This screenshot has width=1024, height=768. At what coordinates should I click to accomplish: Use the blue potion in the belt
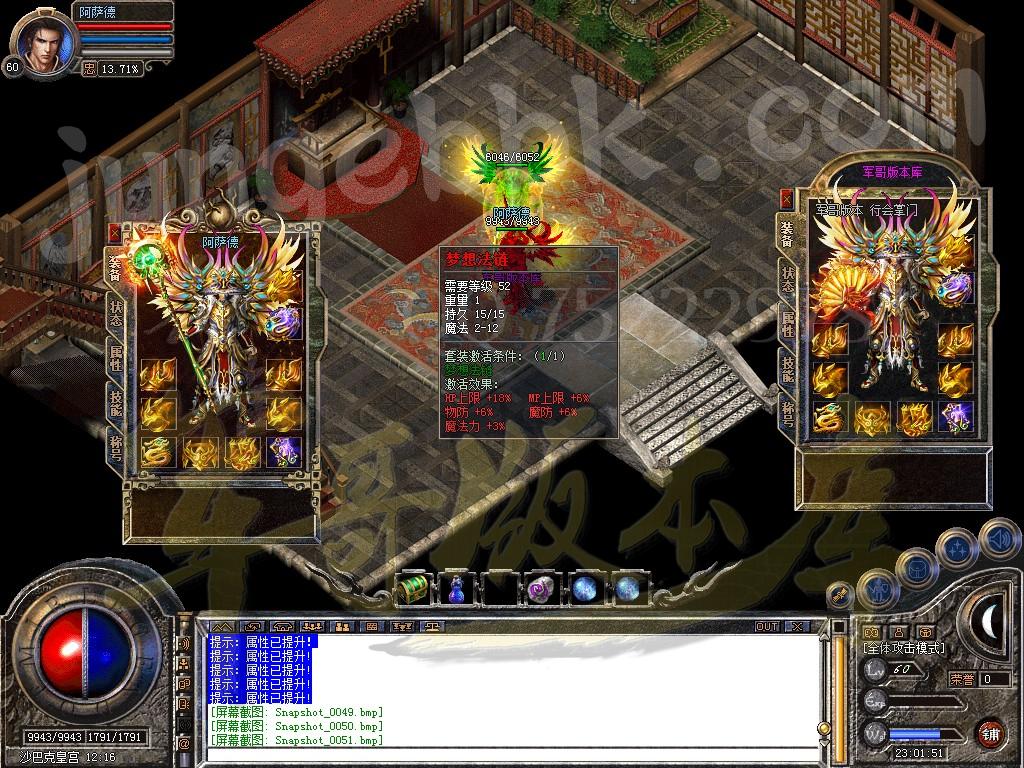[x=453, y=587]
